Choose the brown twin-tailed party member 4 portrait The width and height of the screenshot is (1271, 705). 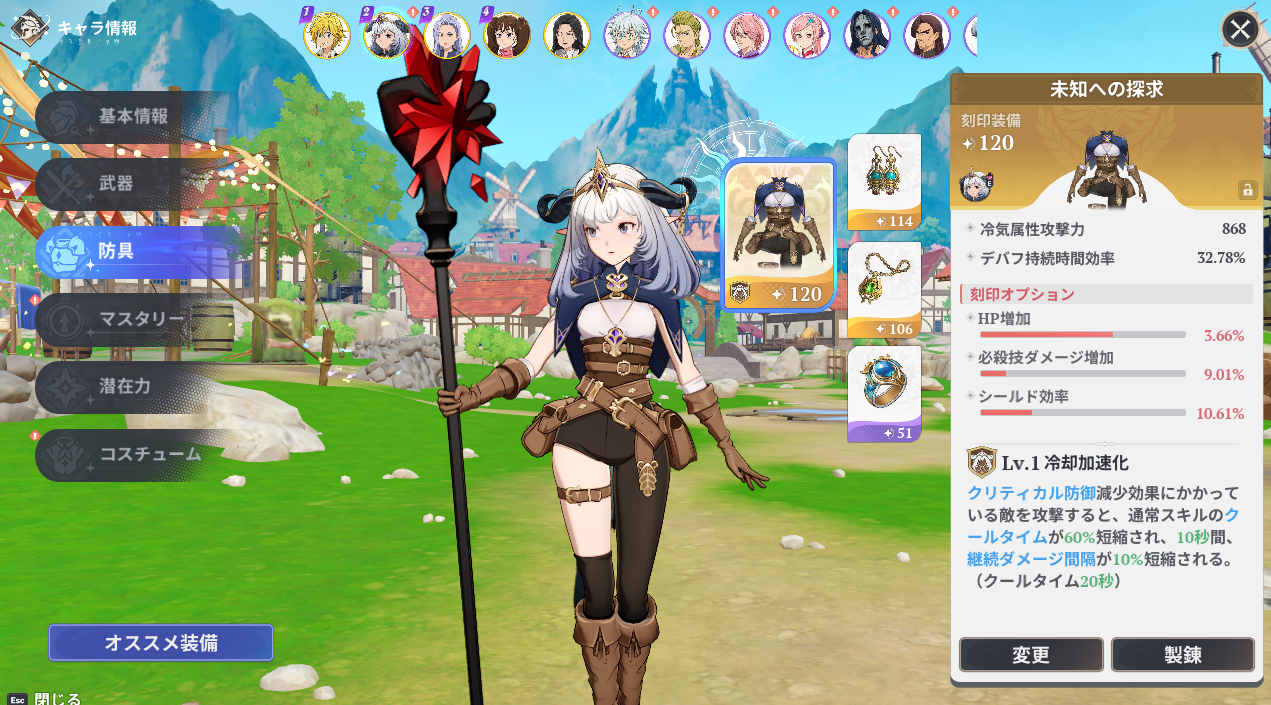pos(507,35)
